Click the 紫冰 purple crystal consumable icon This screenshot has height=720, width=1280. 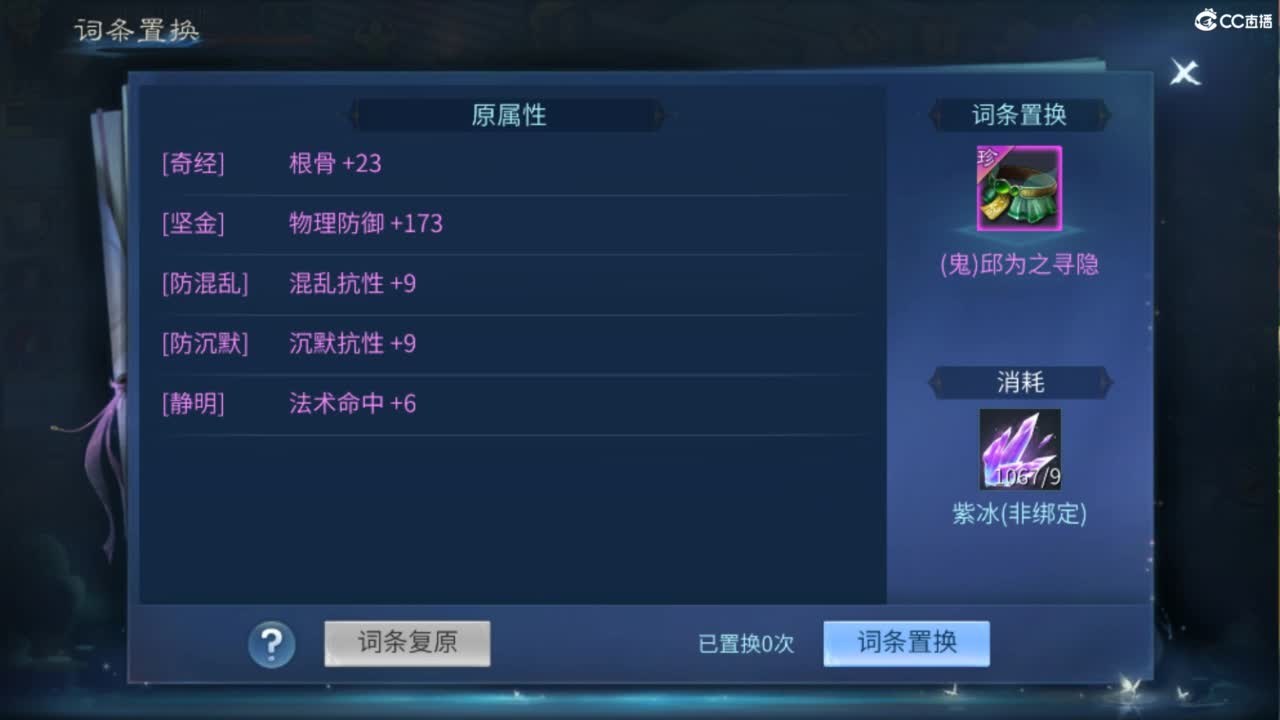click(x=1019, y=449)
